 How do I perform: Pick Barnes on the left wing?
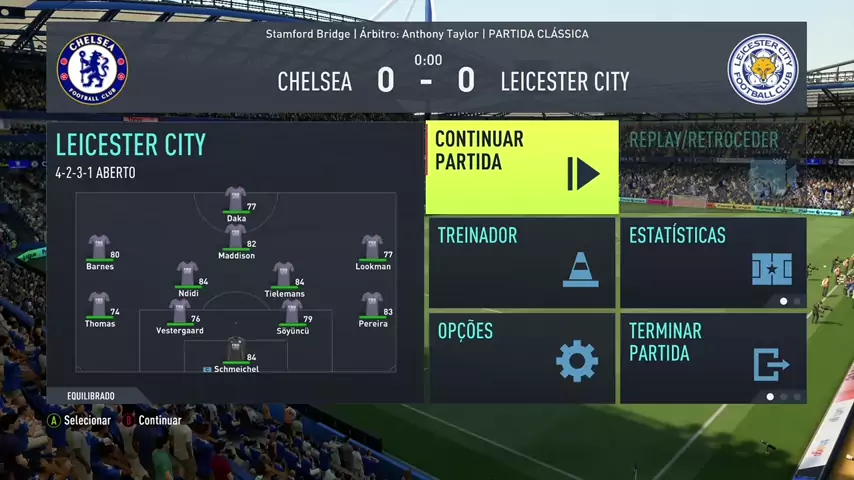coord(99,248)
